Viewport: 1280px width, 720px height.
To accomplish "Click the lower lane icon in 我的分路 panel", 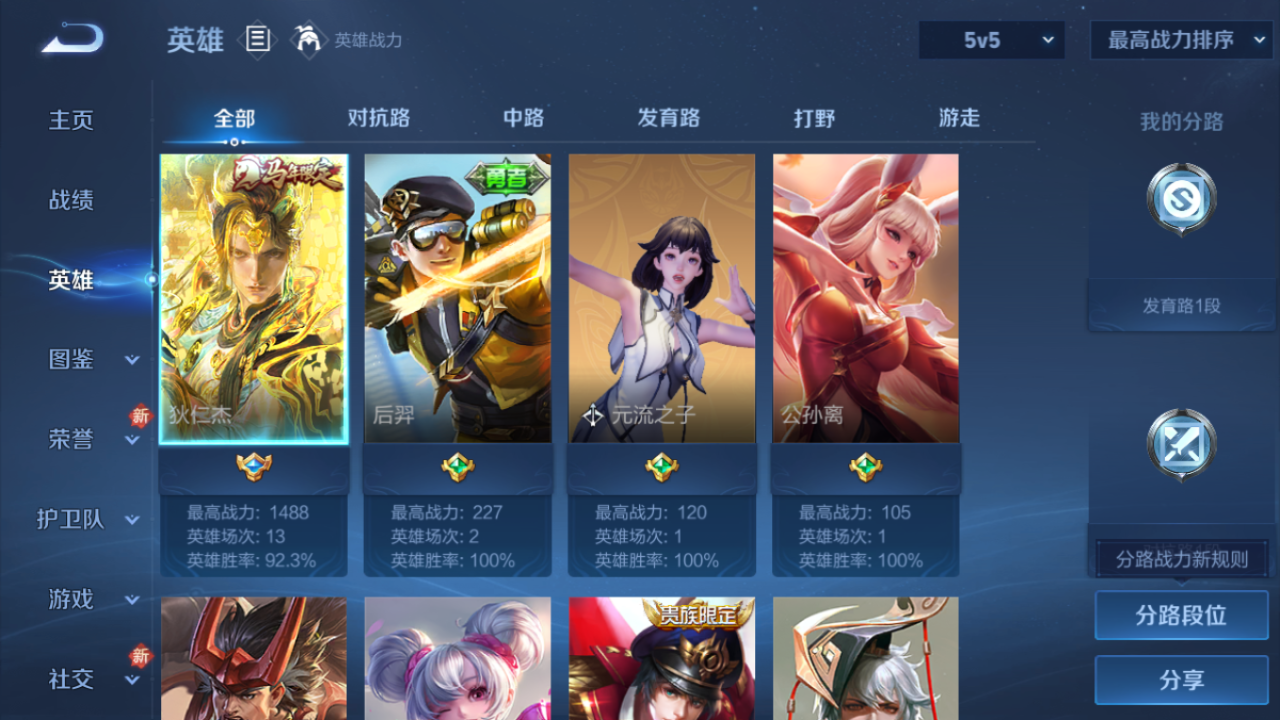I will click(x=1180, y=445).
